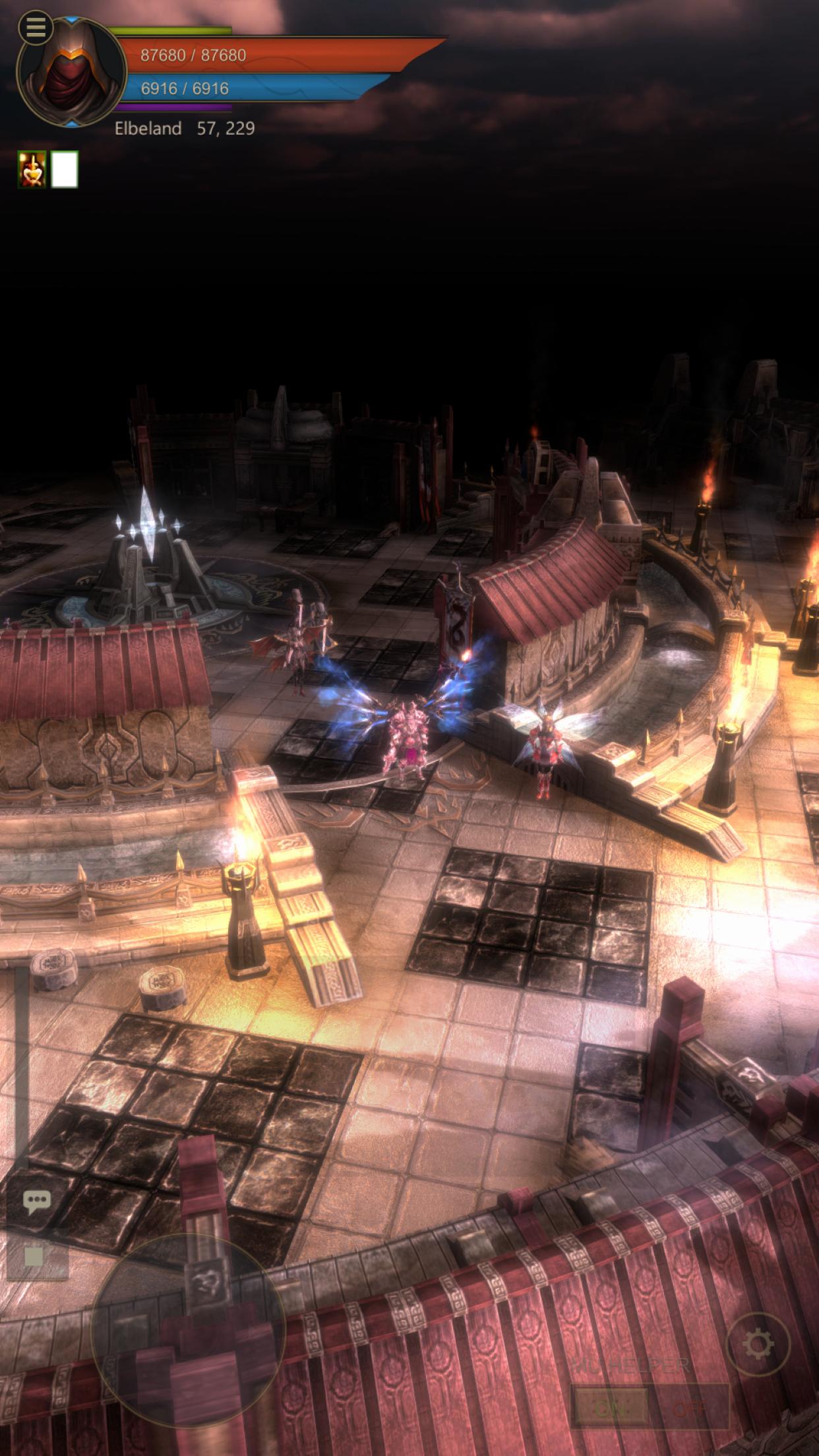
Task: Turn MU Helper ON
Action: 610,1408
